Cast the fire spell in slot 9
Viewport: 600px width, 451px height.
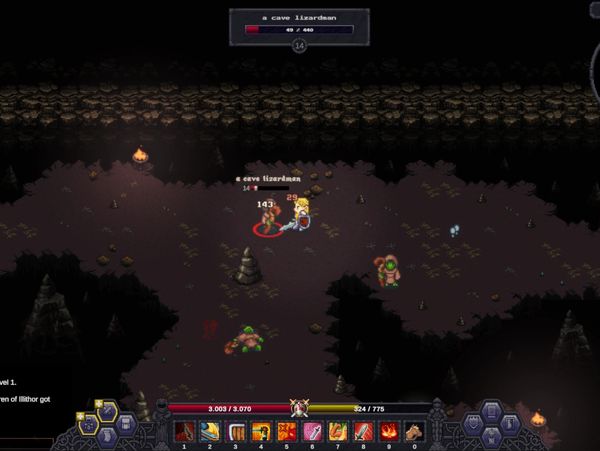[x=387, y=431]
